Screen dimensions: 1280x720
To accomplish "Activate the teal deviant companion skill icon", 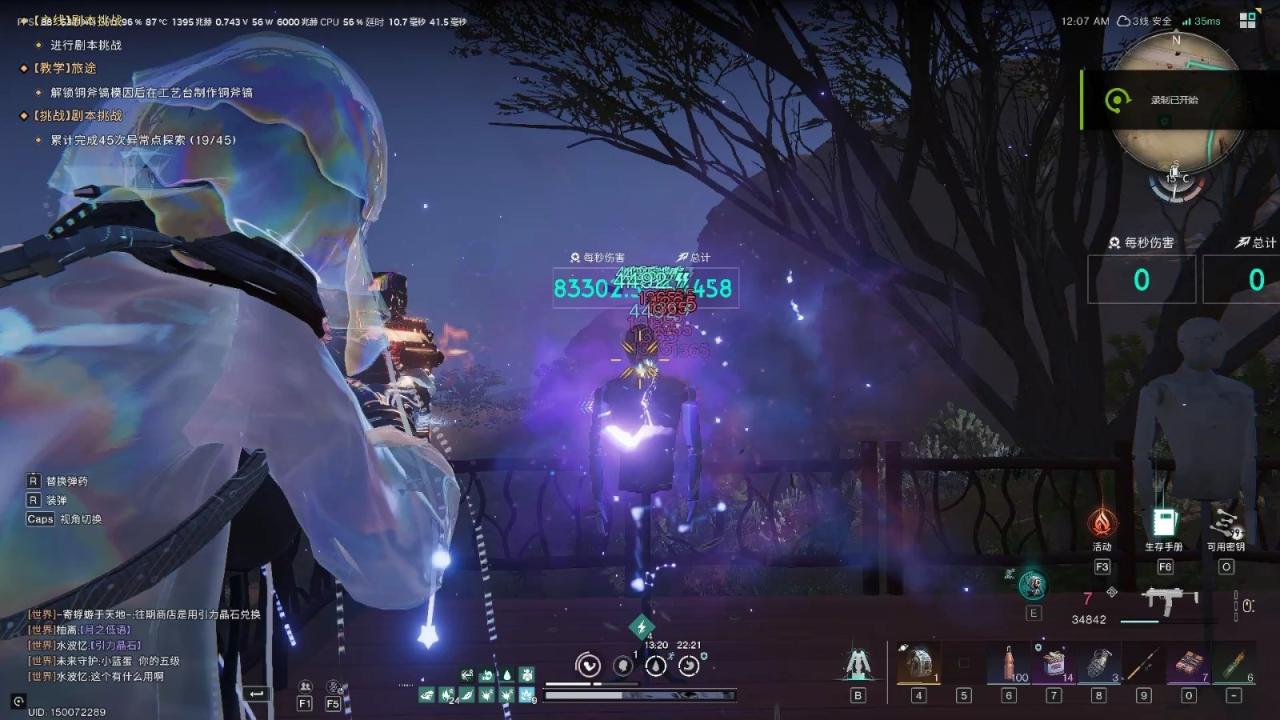I will click(1033, 586).
